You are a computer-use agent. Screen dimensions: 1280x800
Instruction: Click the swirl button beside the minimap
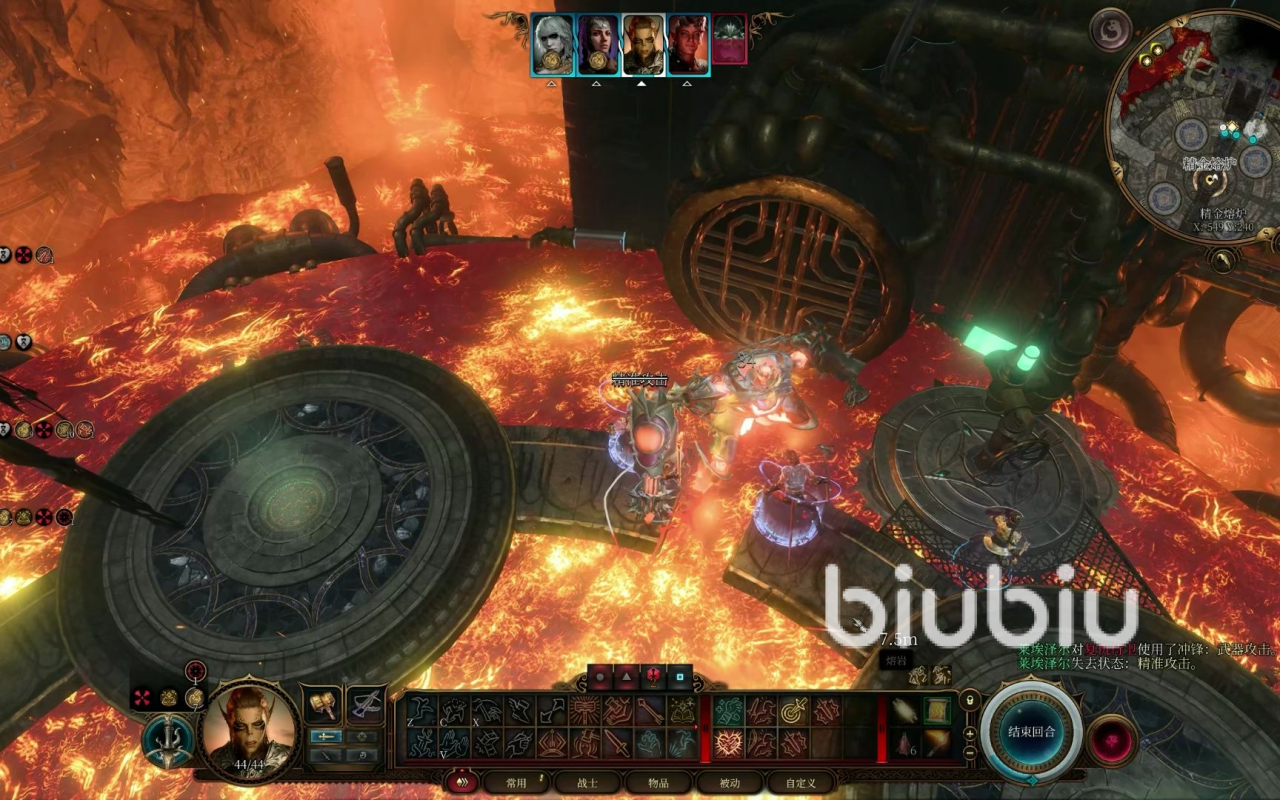(1109, 28)
